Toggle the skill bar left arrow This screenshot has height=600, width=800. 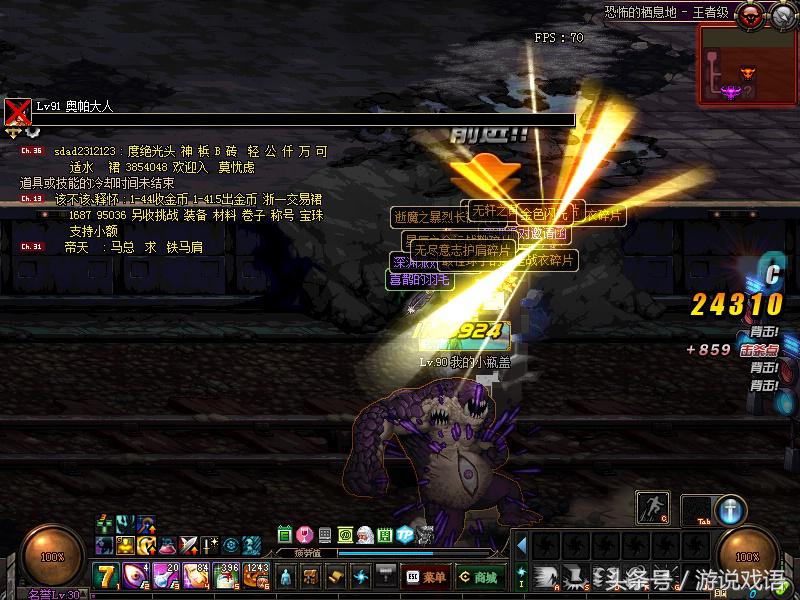(520, 546)
